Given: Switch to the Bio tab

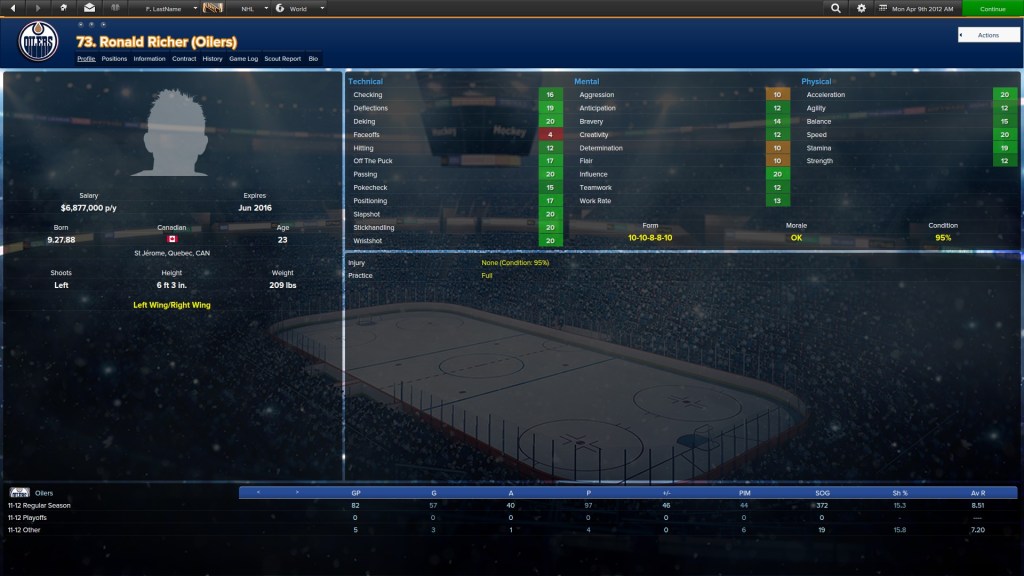Looking at the screenshot, I should pyautogui.click(x=313, y=59).
